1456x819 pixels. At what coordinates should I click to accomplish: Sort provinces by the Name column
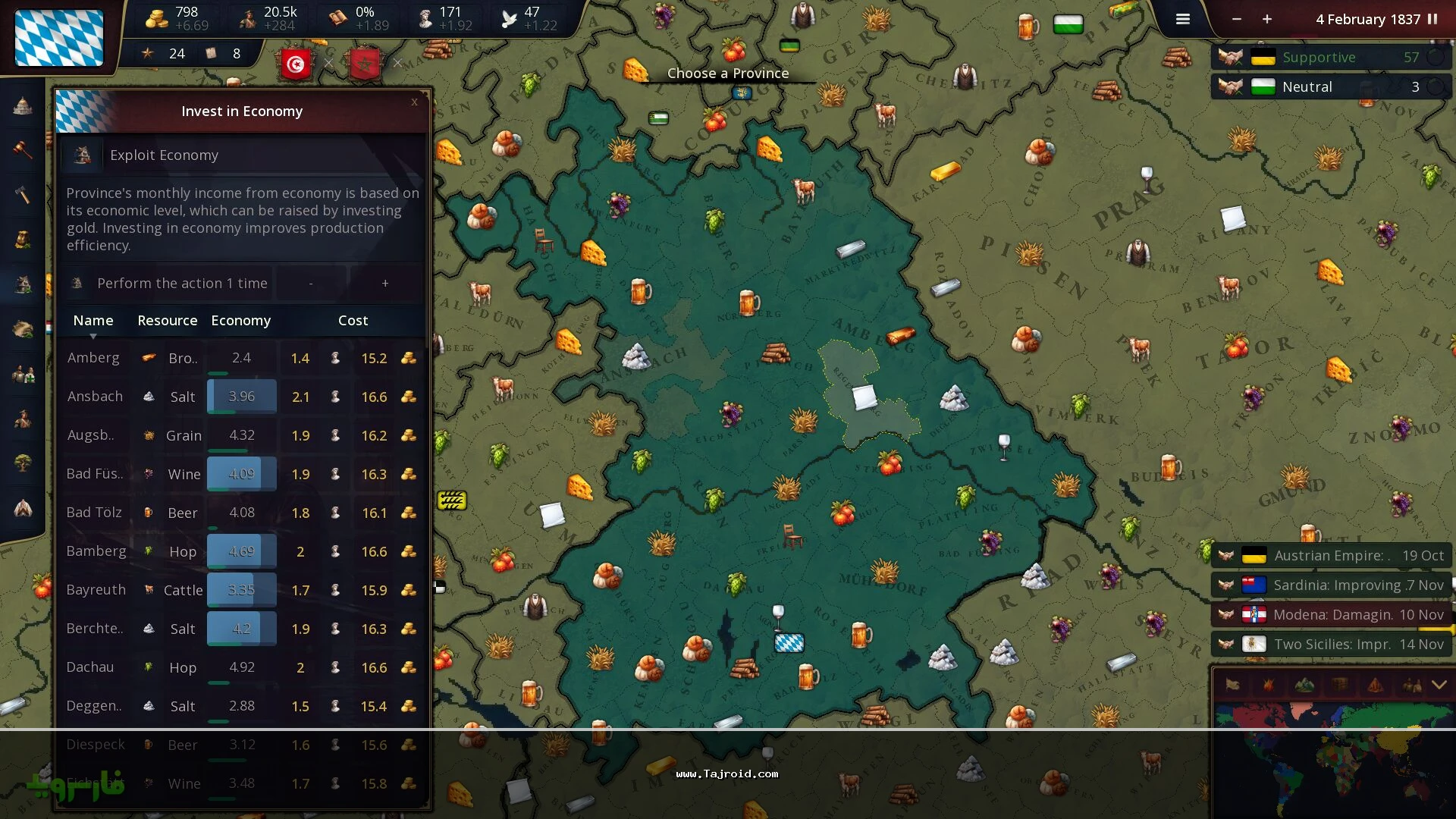(x=93, y=321)
